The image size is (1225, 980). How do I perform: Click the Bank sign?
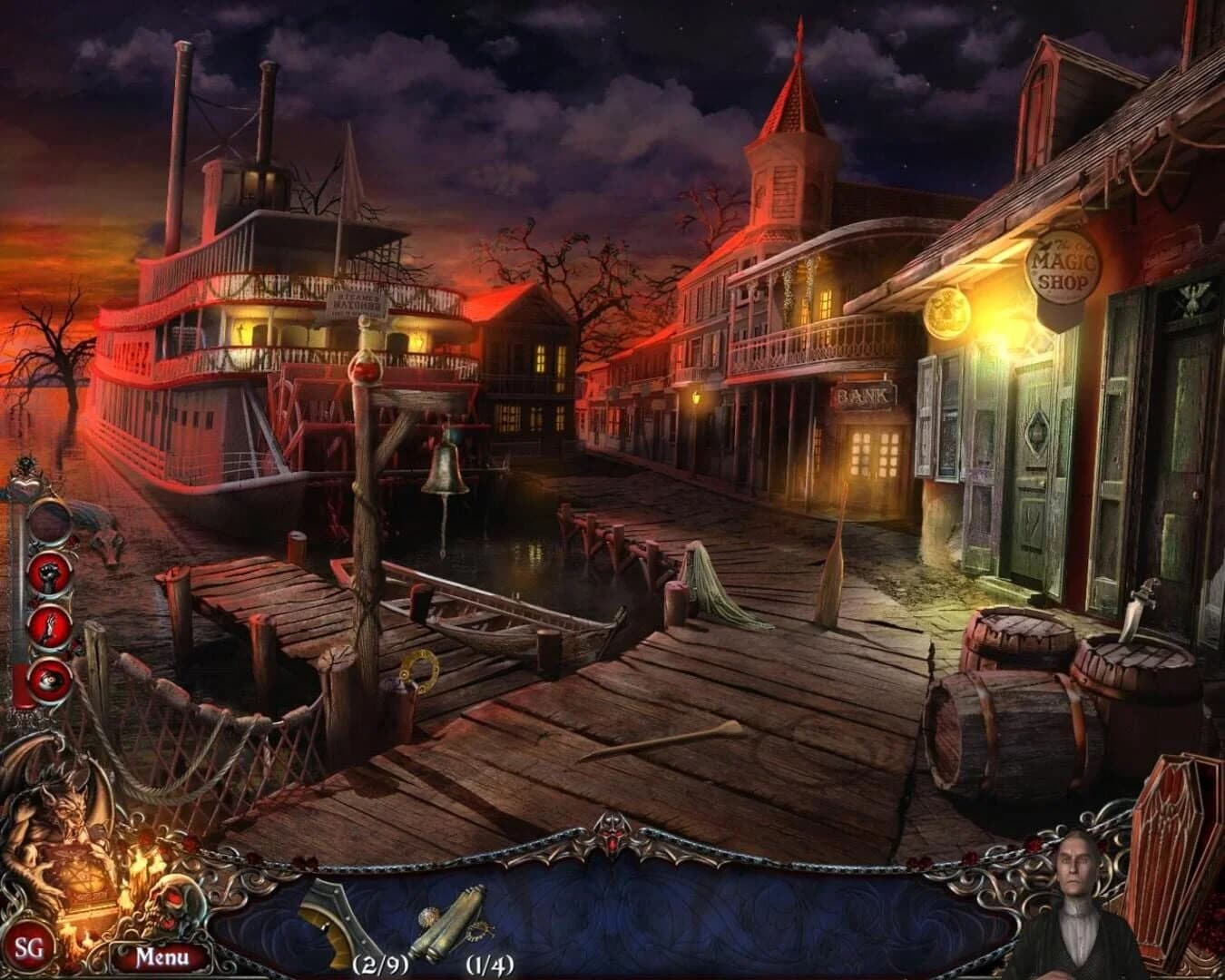point(864,395)
